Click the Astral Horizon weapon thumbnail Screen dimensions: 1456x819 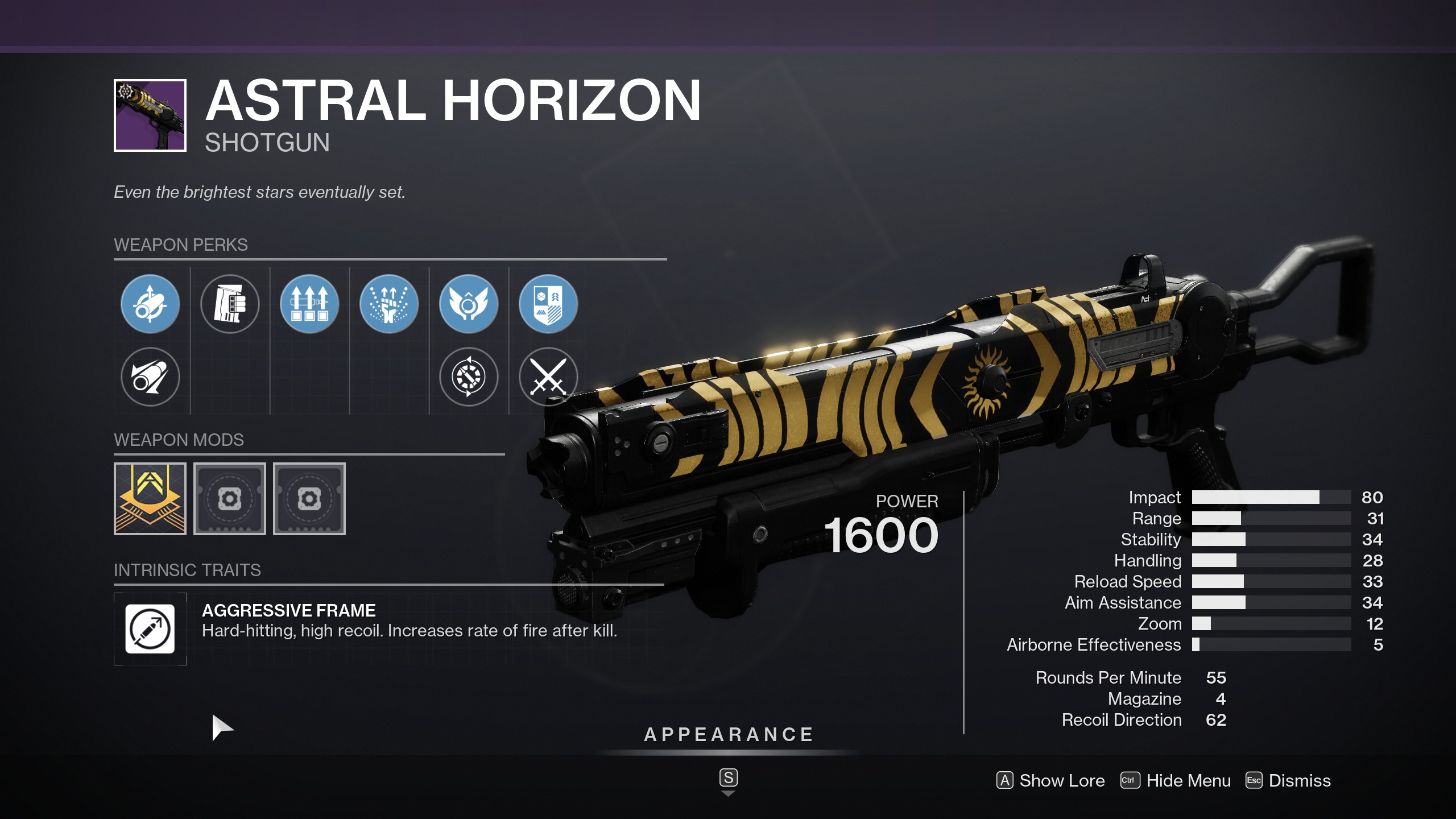[150, 115]
